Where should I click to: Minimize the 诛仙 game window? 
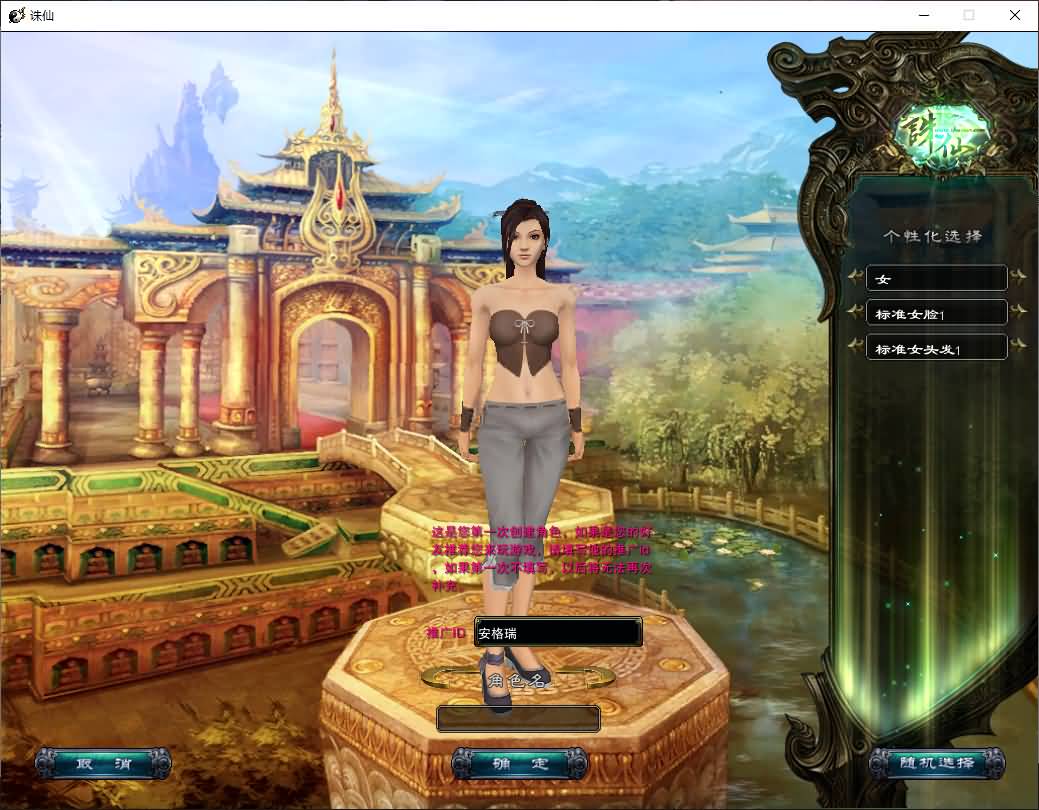pos(922,15)
